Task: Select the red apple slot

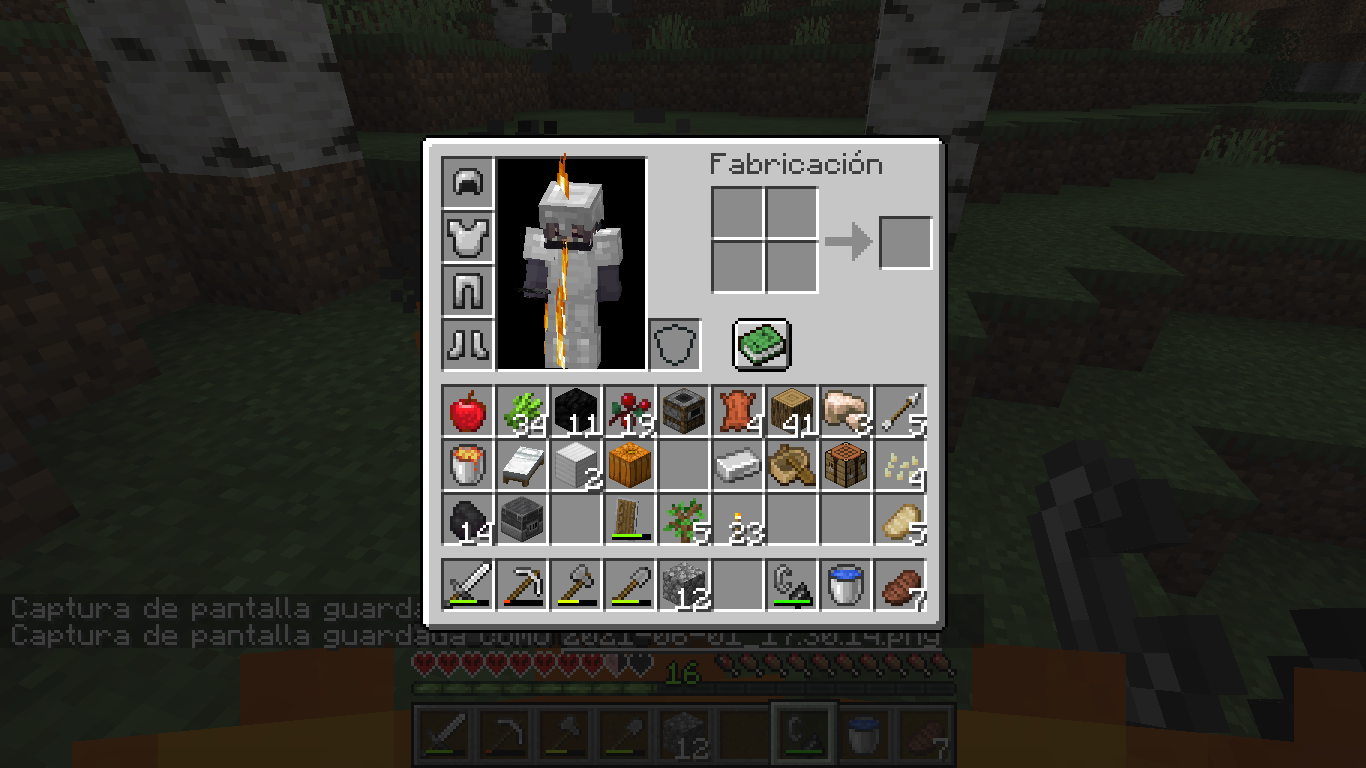Action: 467,412
